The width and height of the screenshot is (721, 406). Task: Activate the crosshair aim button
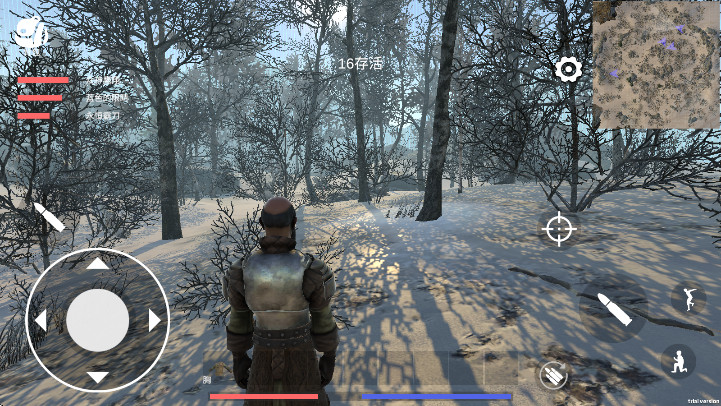tap(559, 229)
